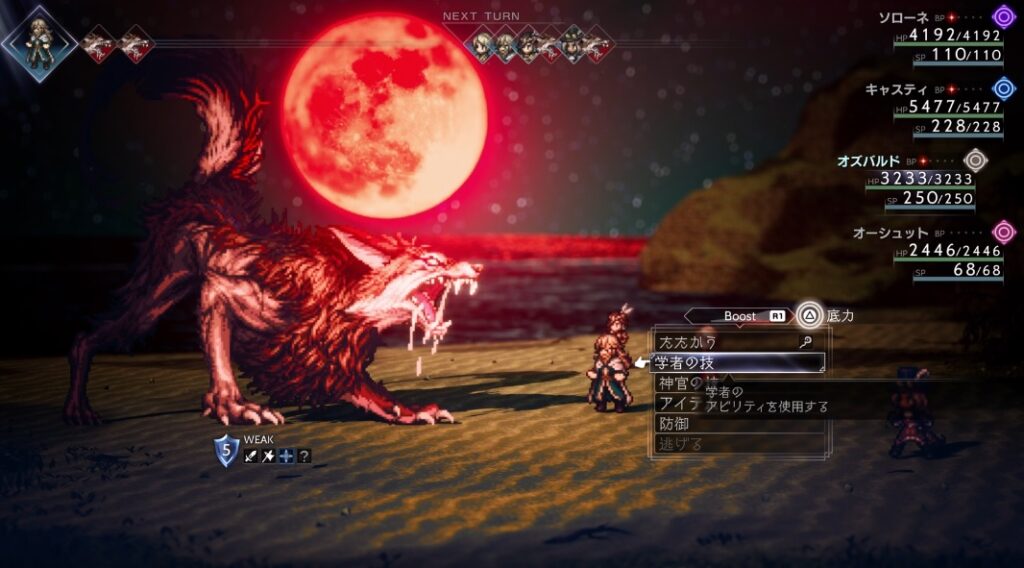
Task: Select ソローネ in the party list
Action: (903, 18)
